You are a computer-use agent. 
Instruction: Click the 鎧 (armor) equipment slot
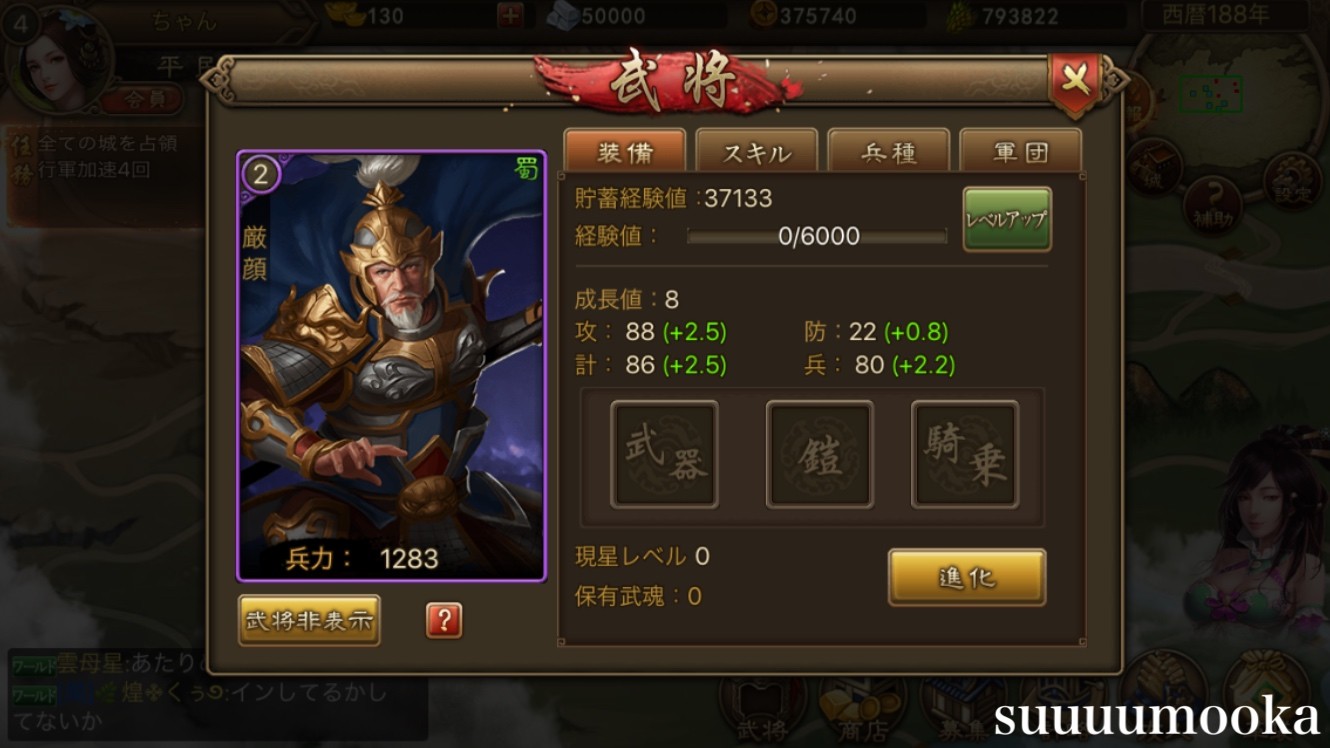pyautogui.click(x=819, y=454)
